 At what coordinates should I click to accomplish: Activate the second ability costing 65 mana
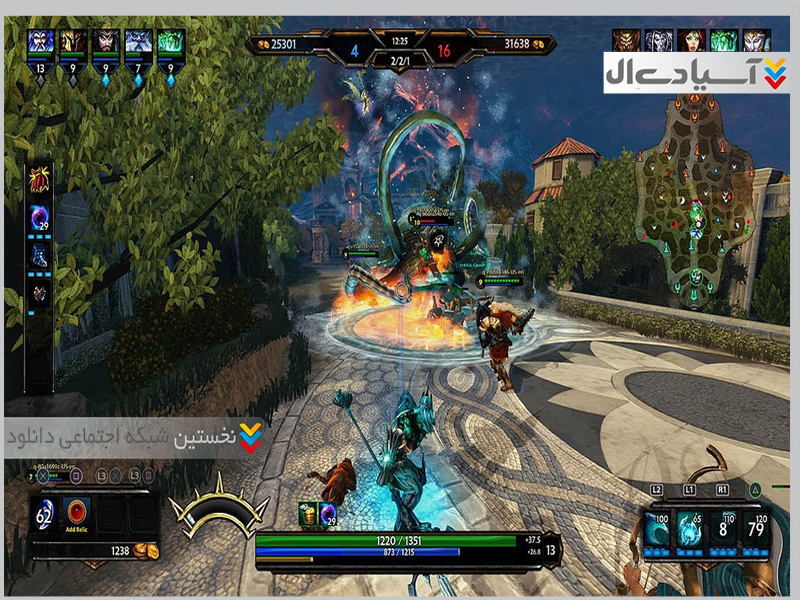click(690, 528)
